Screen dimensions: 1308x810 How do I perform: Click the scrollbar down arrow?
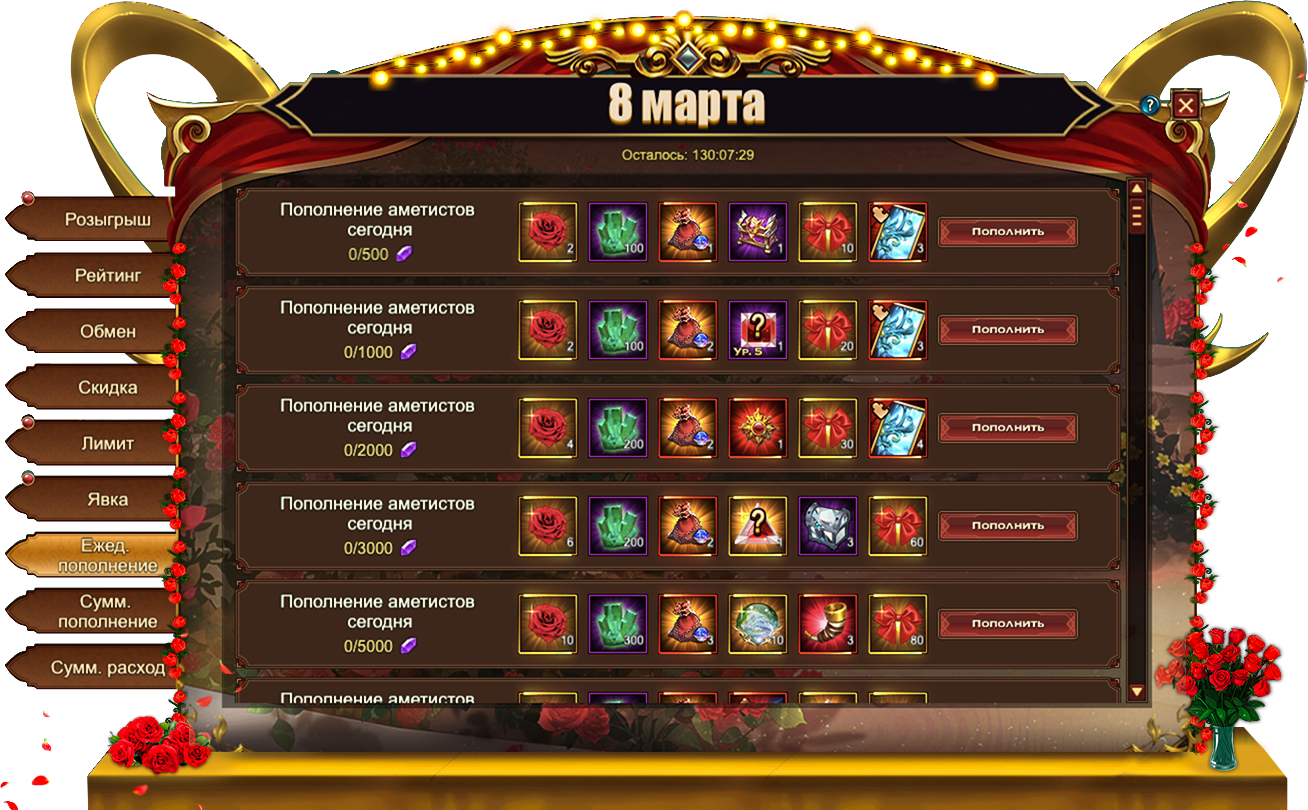click(x=1136, y=691)
